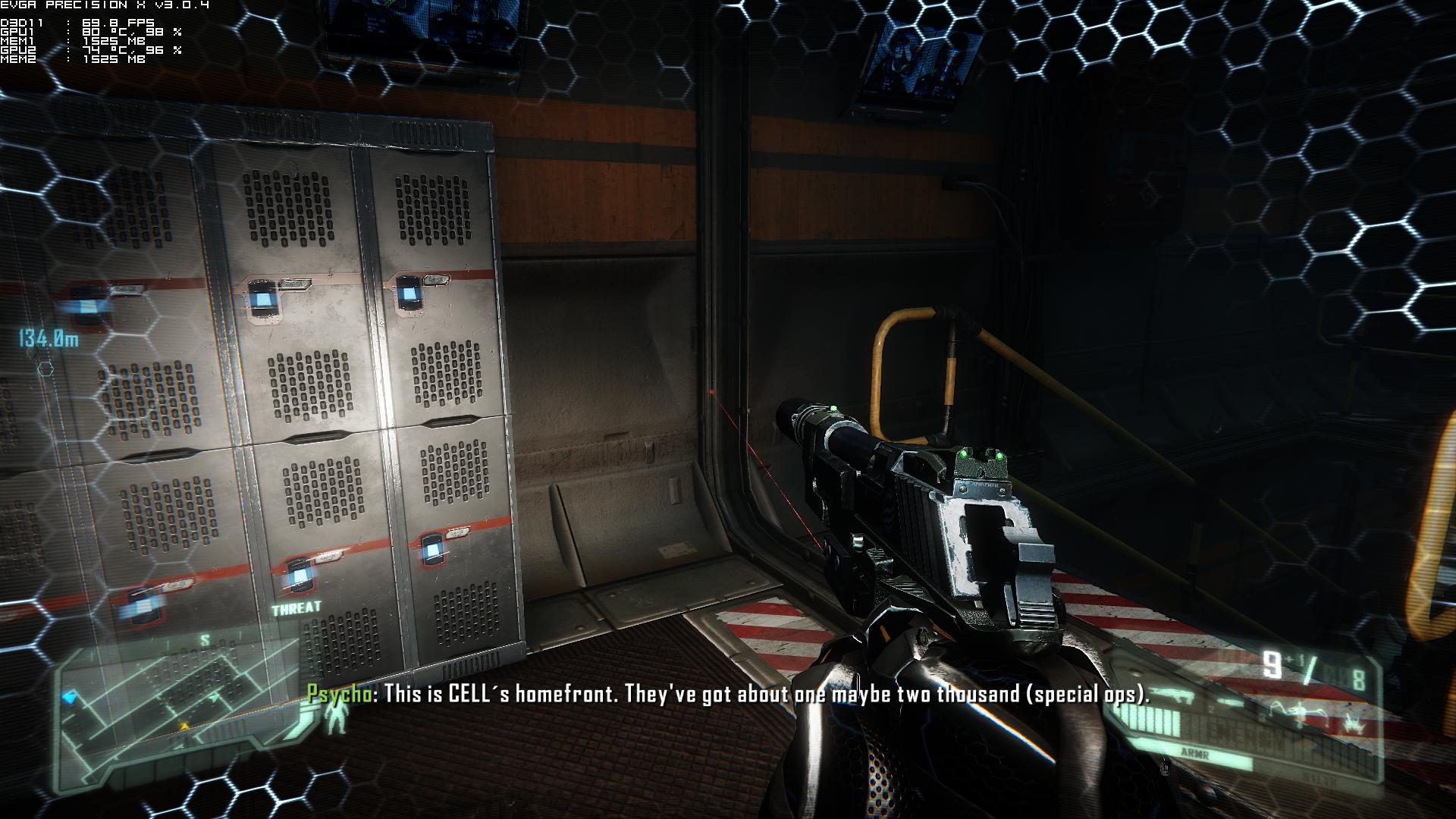The height and width of the screenshot is (819, 1456).
Task: Click the nanosuit stance figure icon
Action: pyautogui.click(x=334, y=718)
